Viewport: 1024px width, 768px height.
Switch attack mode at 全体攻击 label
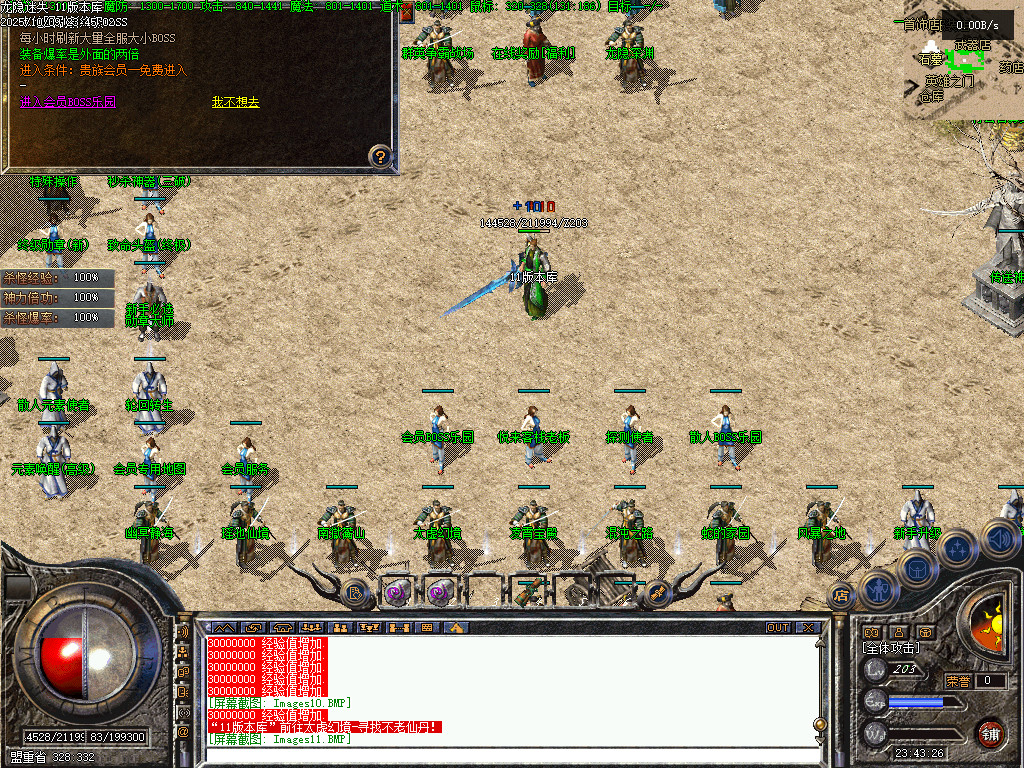point(892,648)
